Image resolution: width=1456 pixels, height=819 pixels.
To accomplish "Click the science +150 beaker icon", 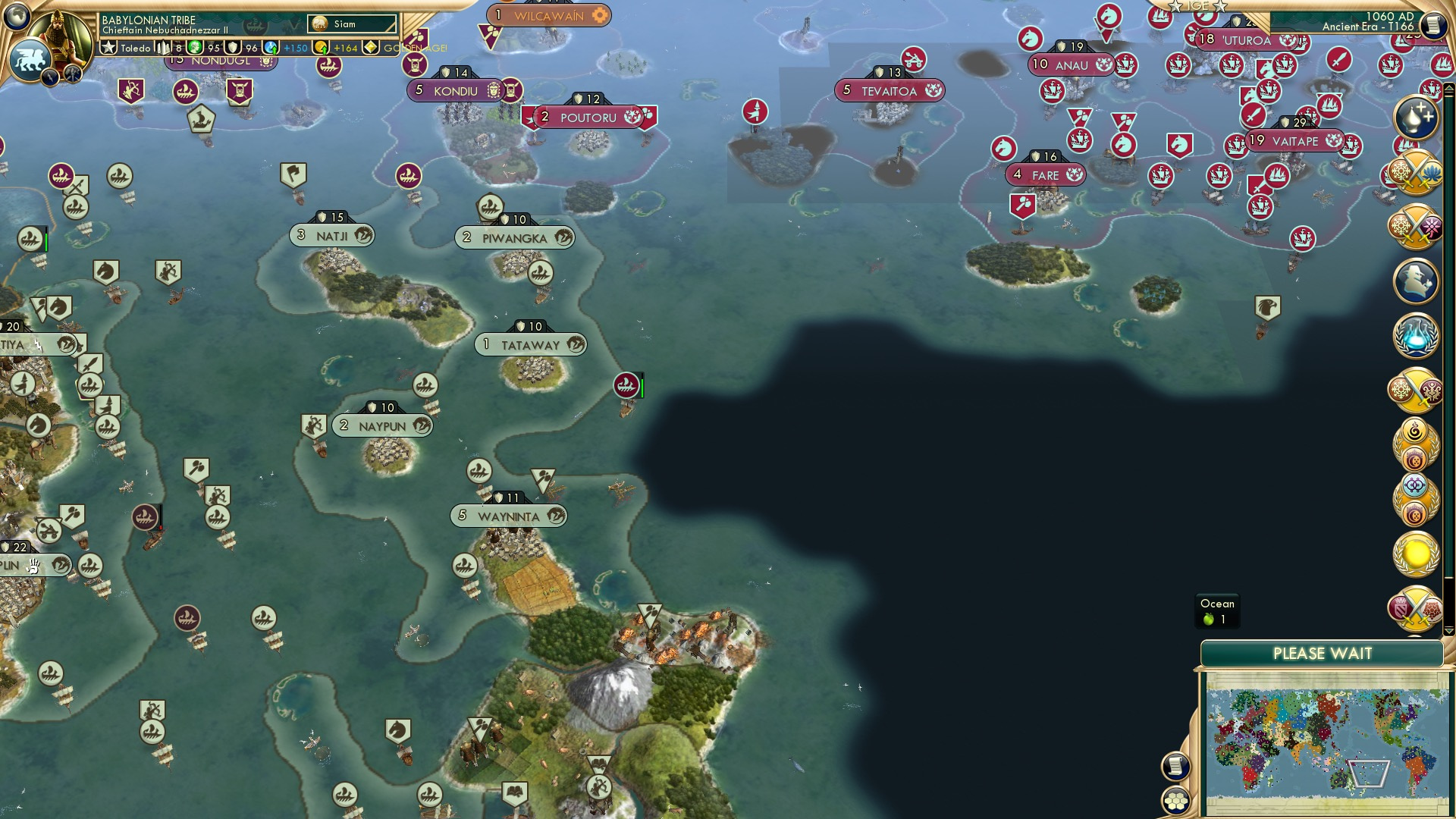I will click(270, 48).
